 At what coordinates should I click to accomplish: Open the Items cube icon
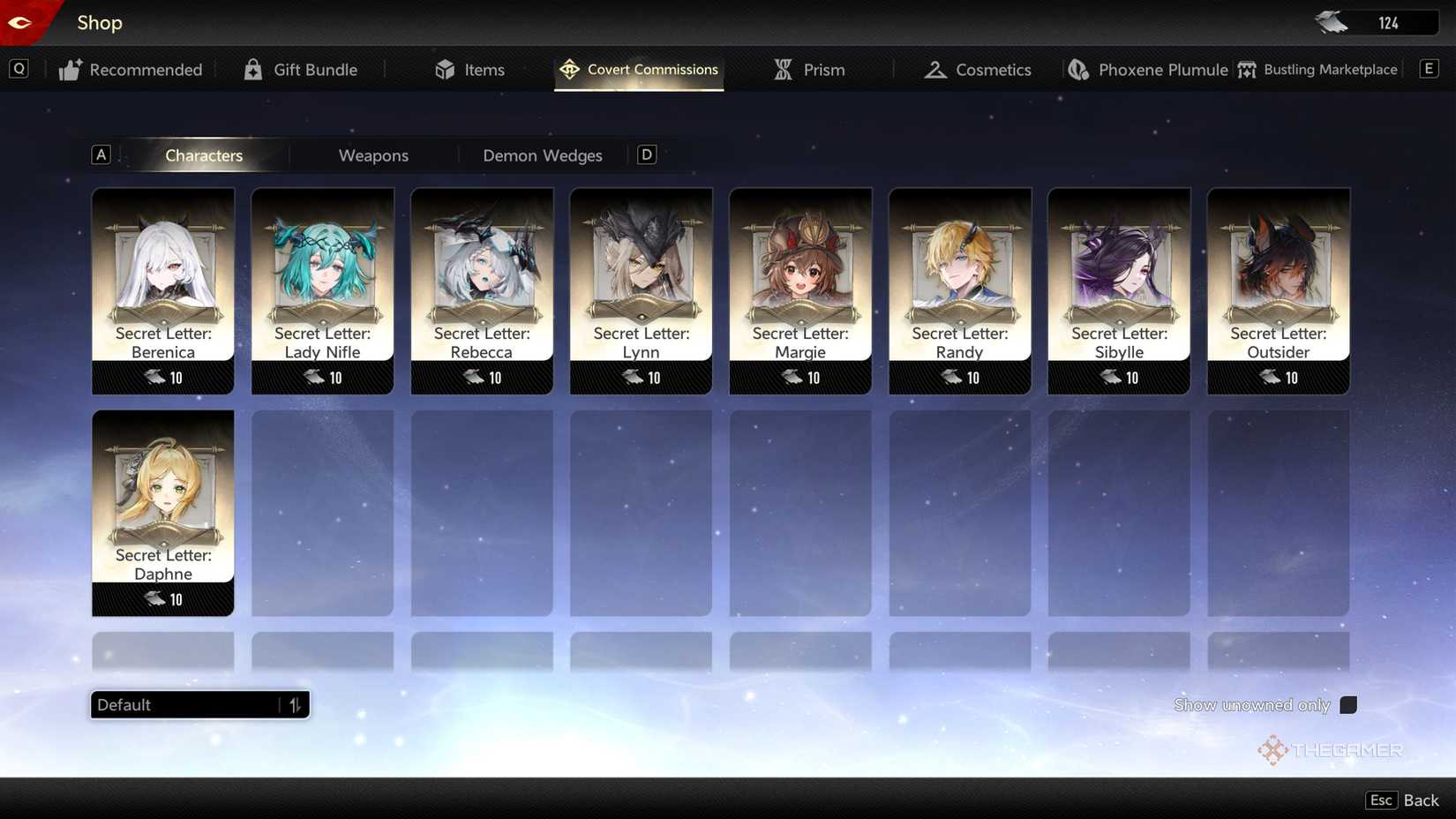point(445,69)
